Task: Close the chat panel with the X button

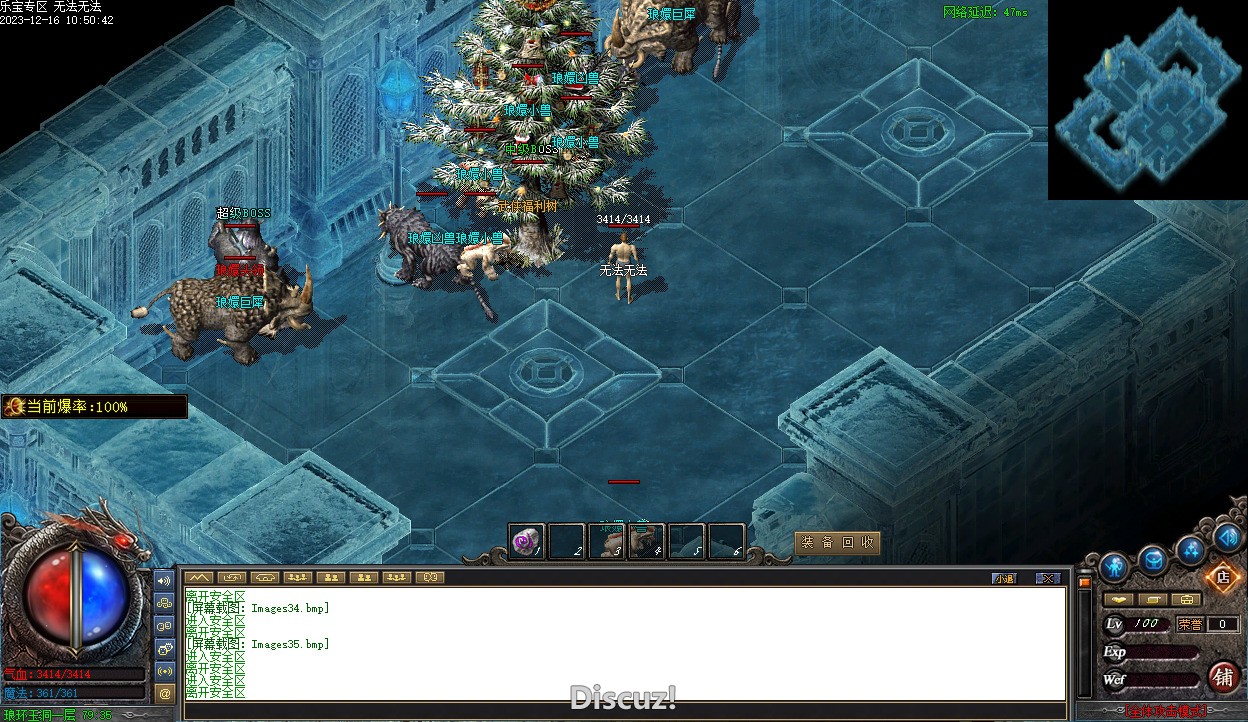Action: (1047, 578)
